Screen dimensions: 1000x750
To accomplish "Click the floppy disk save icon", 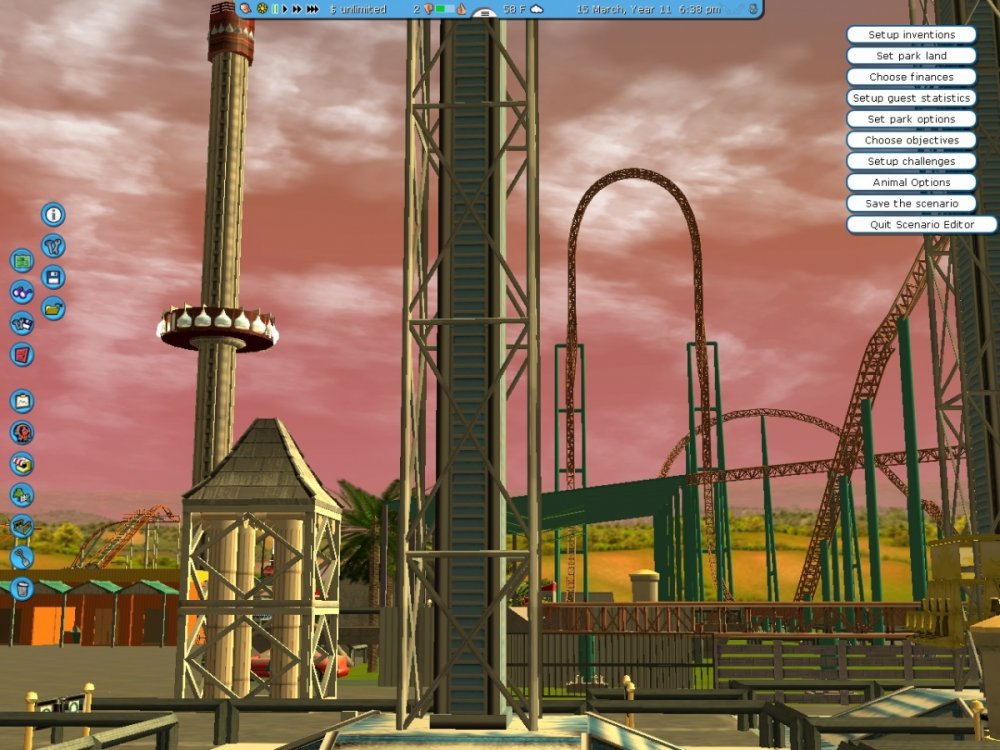I will click(x=53, y=277).
